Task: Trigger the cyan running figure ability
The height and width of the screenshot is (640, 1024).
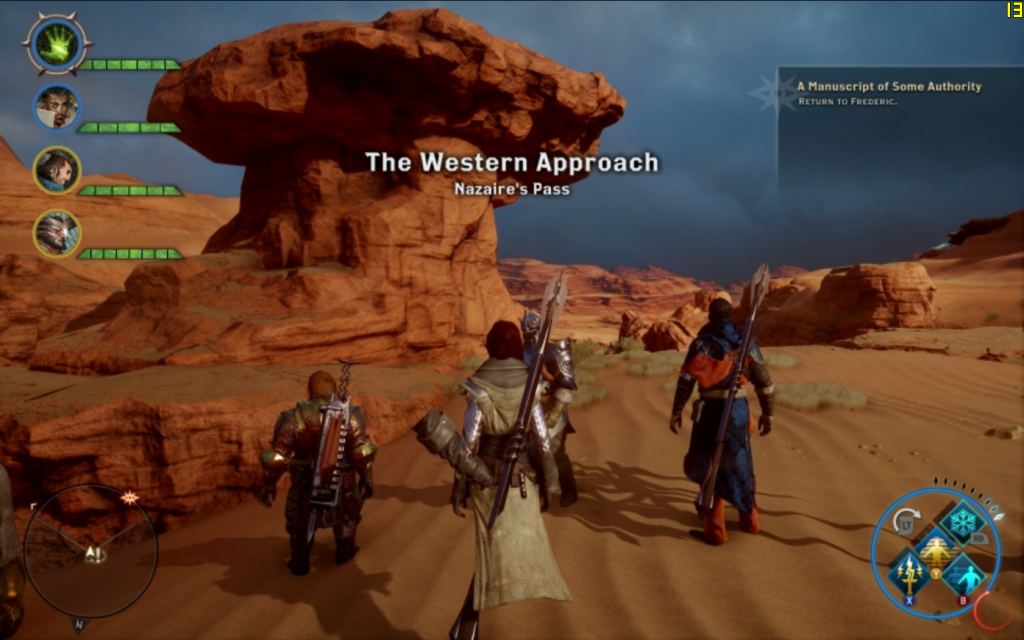Action: [963, 576]
